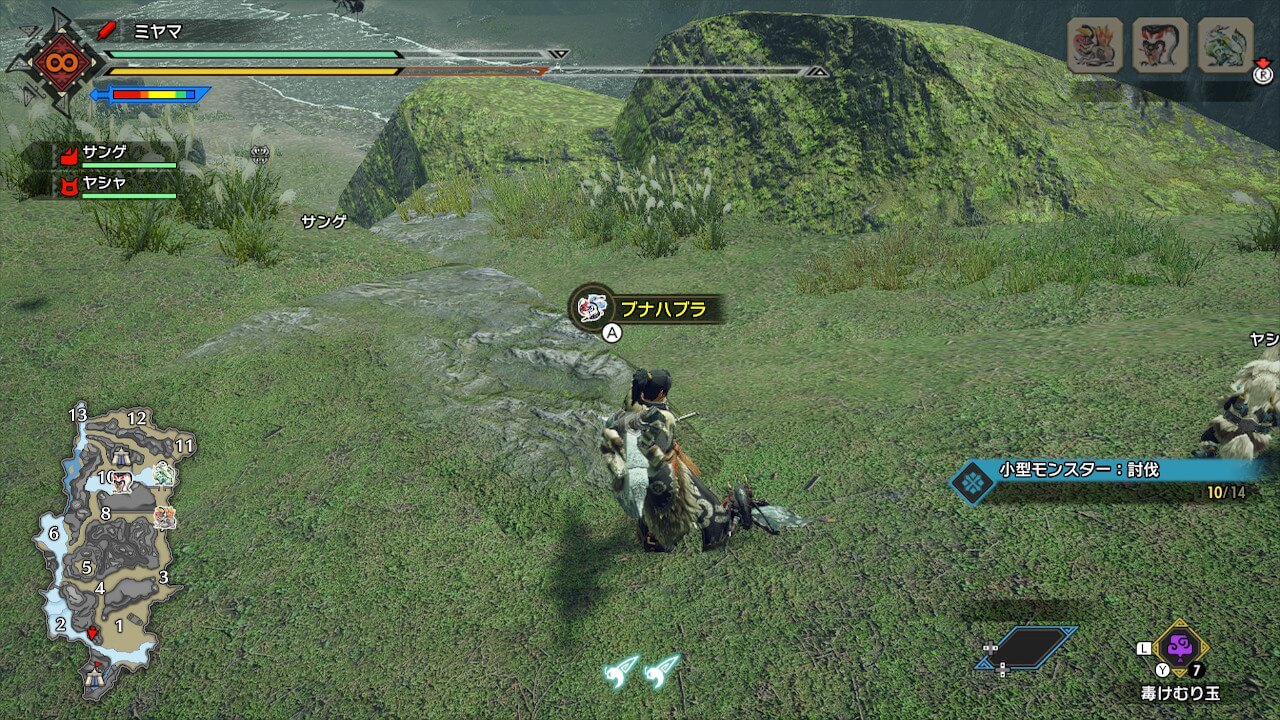Screen dimensions: 1280x720
Task: Click the sub-camp tent marker on the minimap
Action: pyautogui.click(x=121, y=456)
